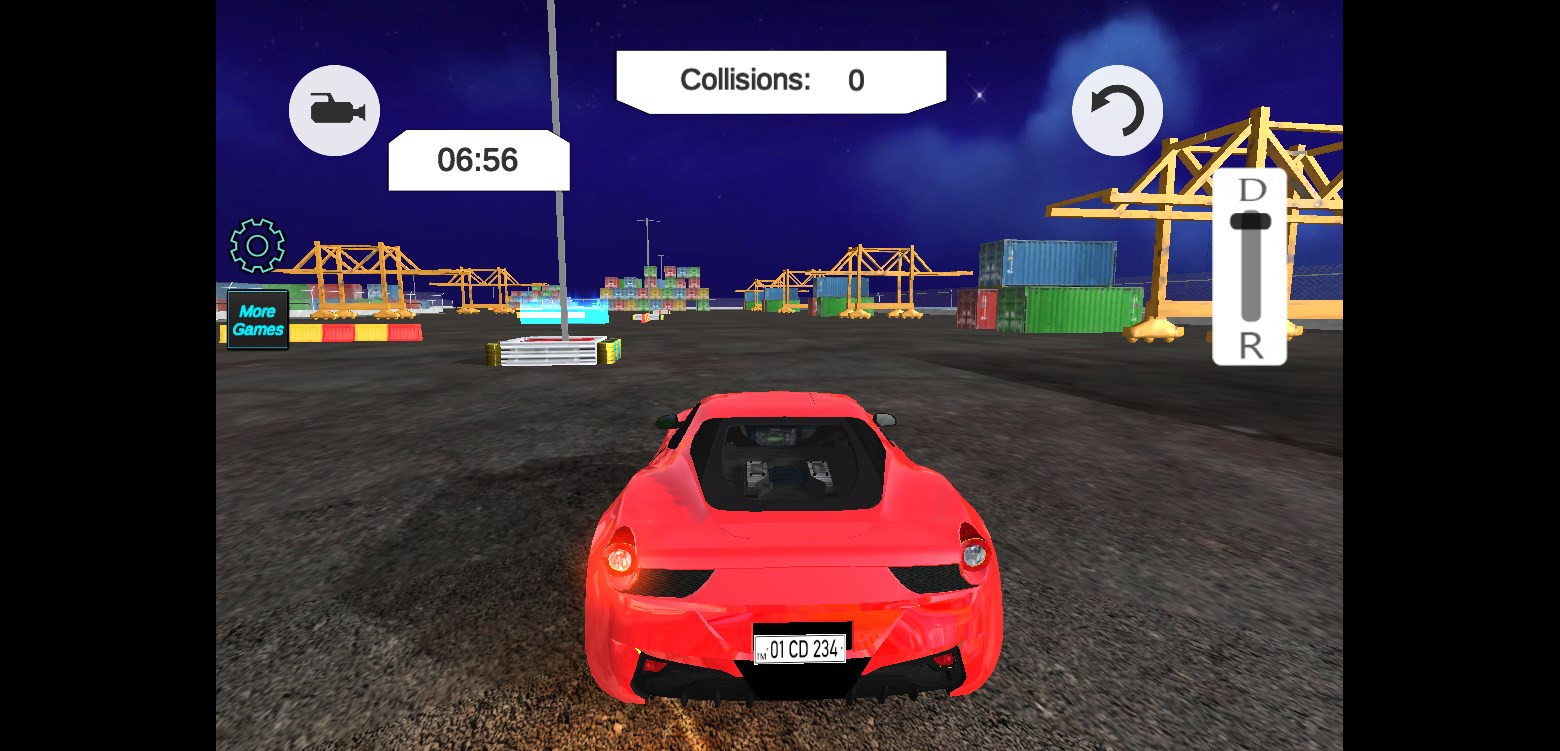Set gear lever to D for drive
Screen dimensions: 1560x751
[x=1251, y=189]
